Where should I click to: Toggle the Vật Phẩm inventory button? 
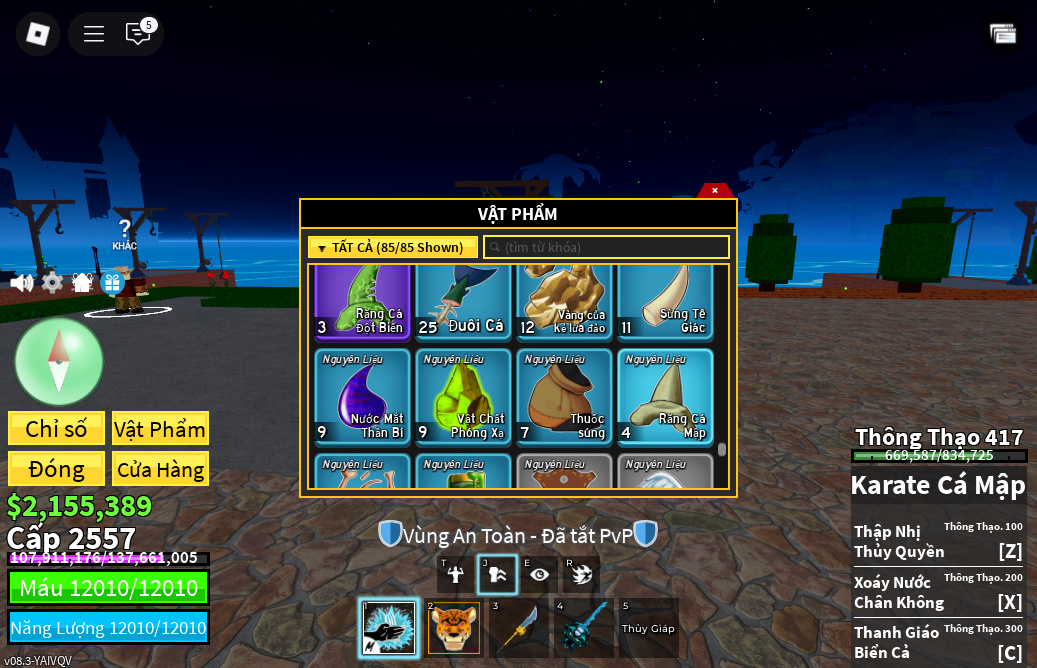click(x=160, y=429)
